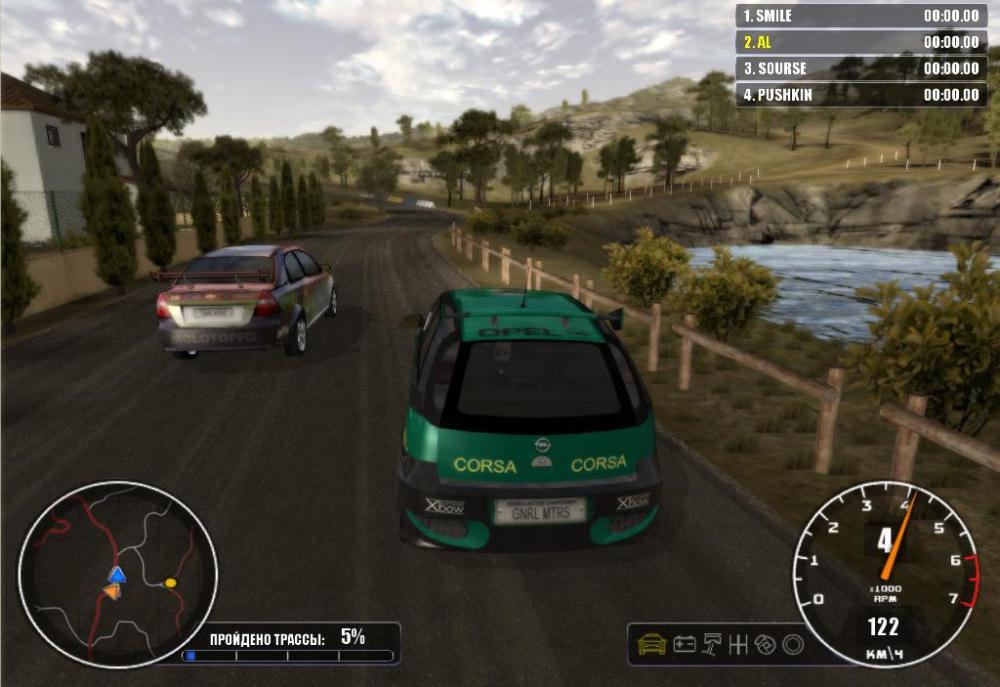
Task: Click the orange triangle marker on the minimap
Action: click(111, 591)
